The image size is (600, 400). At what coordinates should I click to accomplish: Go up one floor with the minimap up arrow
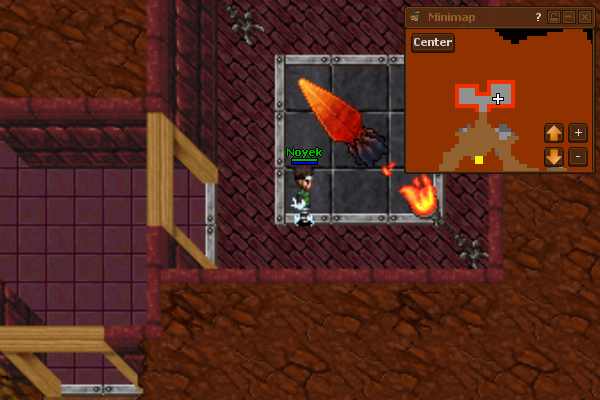tap(554, 133)
